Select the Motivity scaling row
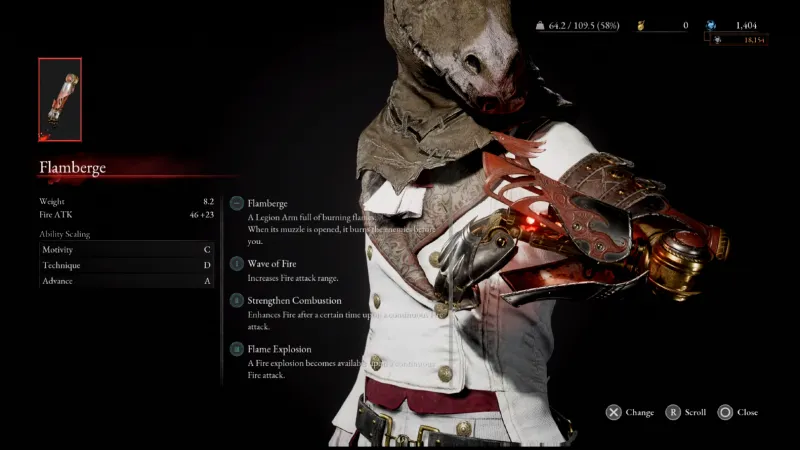The height and width of the screenshot is (450, 800). coord(126,249)
